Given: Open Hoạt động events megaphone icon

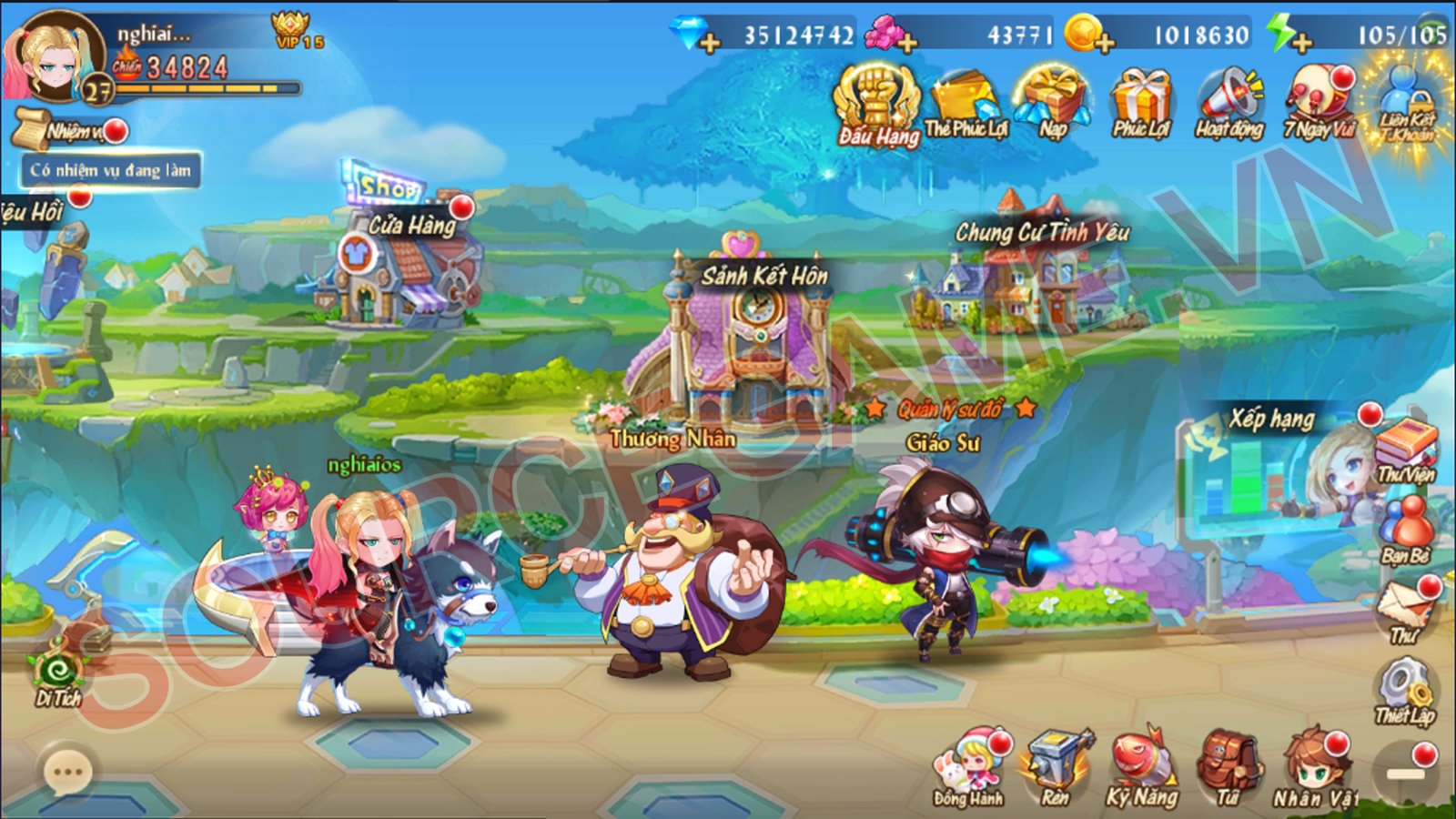Looking at the screenshot, I should point(1228,96).
